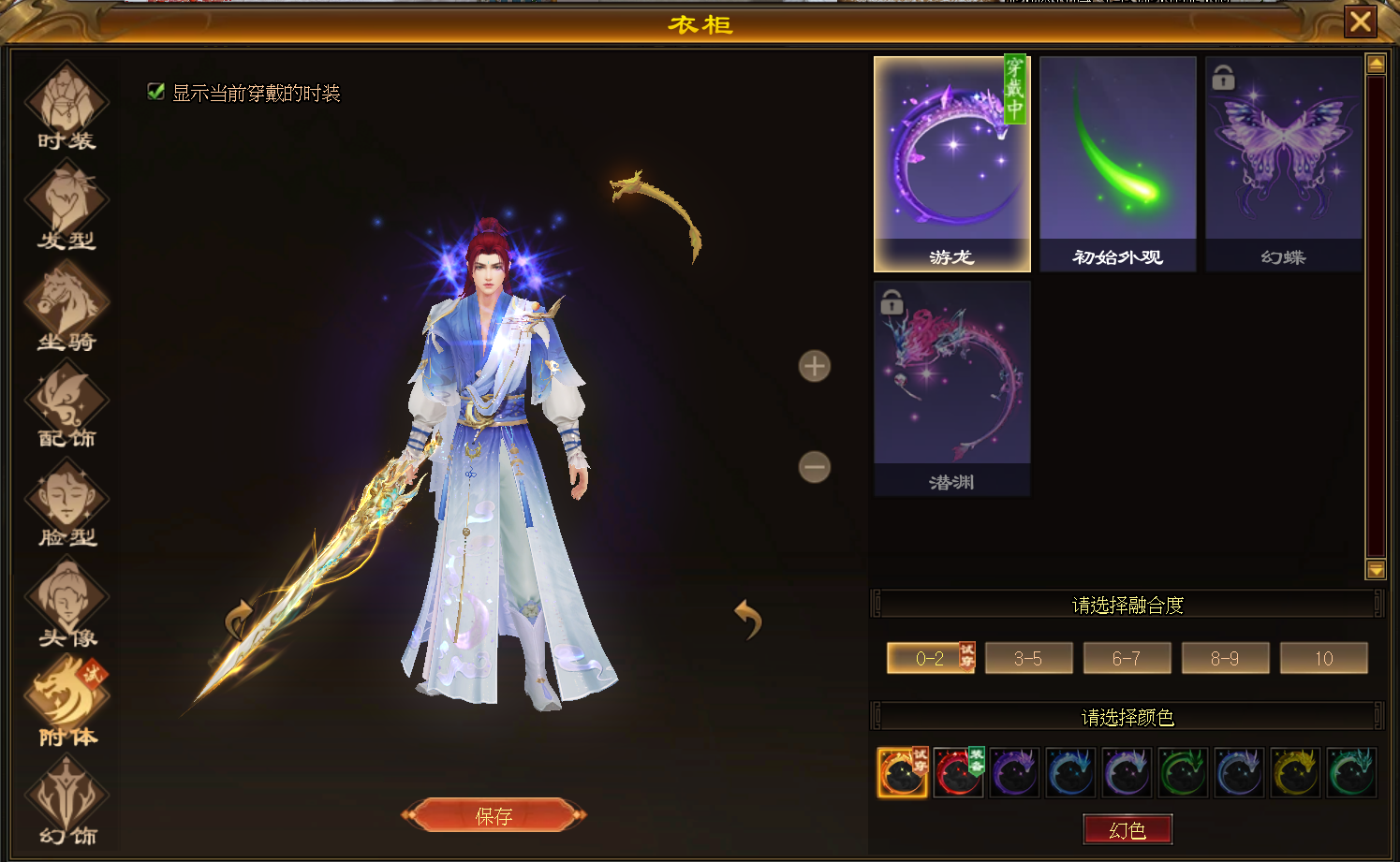The width and height of the screenshot is (1400, 862).
Task: Choose the 初始外观 green default appearance
Action: (x=1117, y=164)
